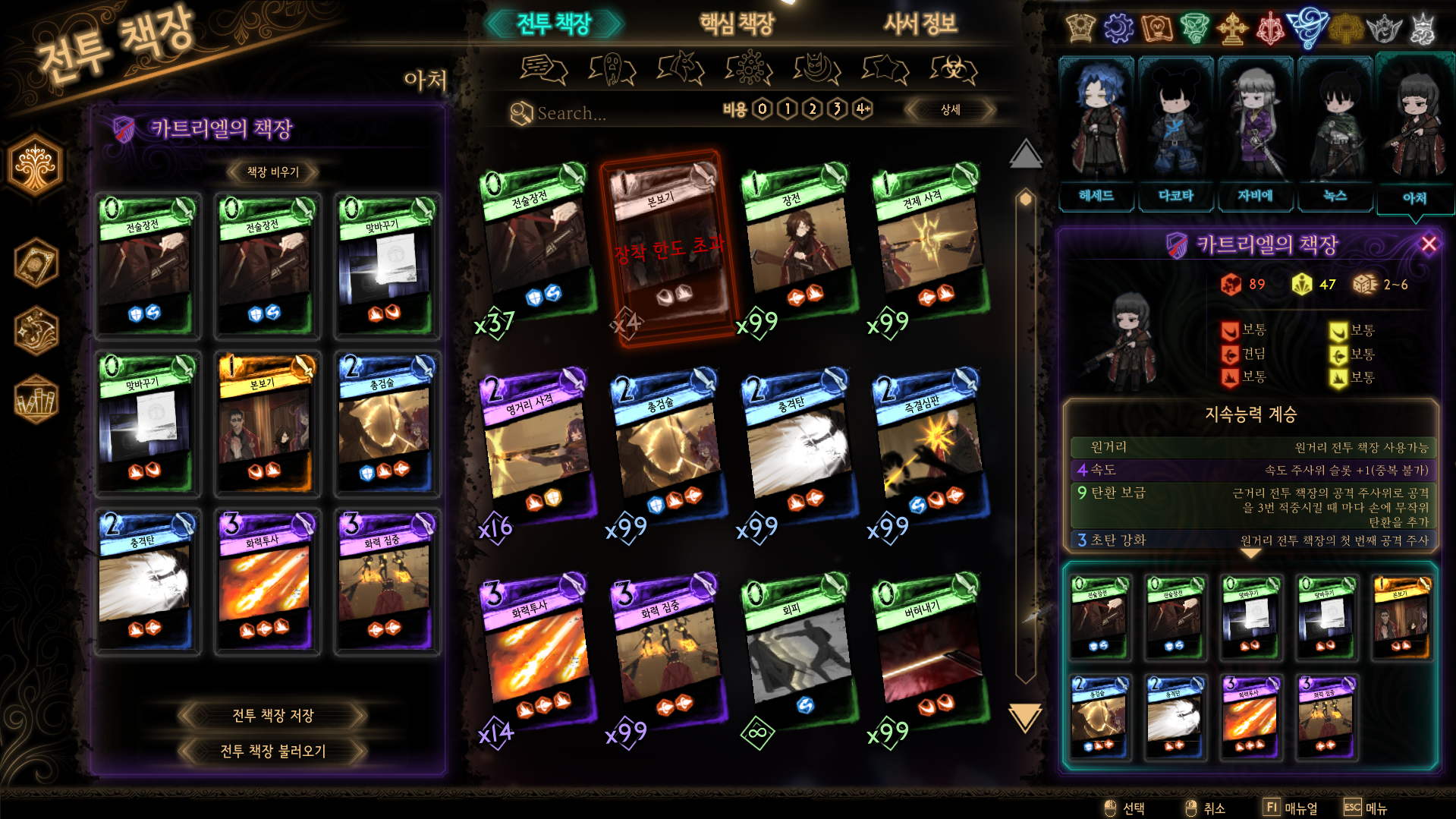Filter cards by cost 4+
The height and width of the screenshot is (819, 1456).
pos(863,109)
